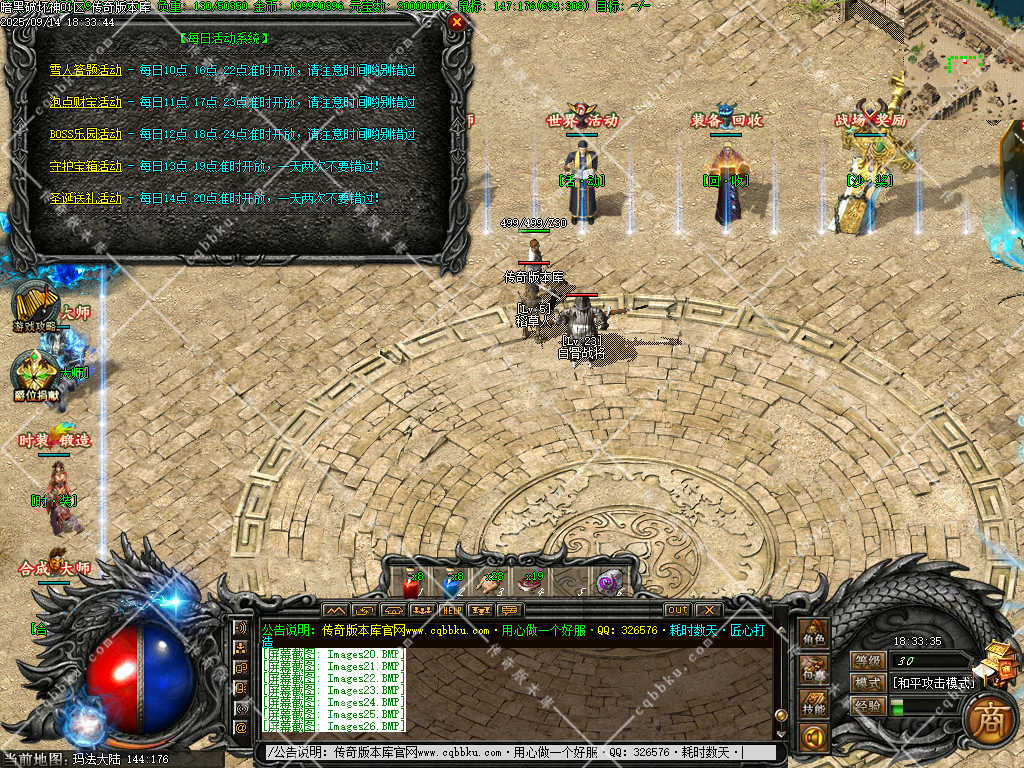Open the 雪人答题活动 link

pyautogui.click(x=86, y=70)
